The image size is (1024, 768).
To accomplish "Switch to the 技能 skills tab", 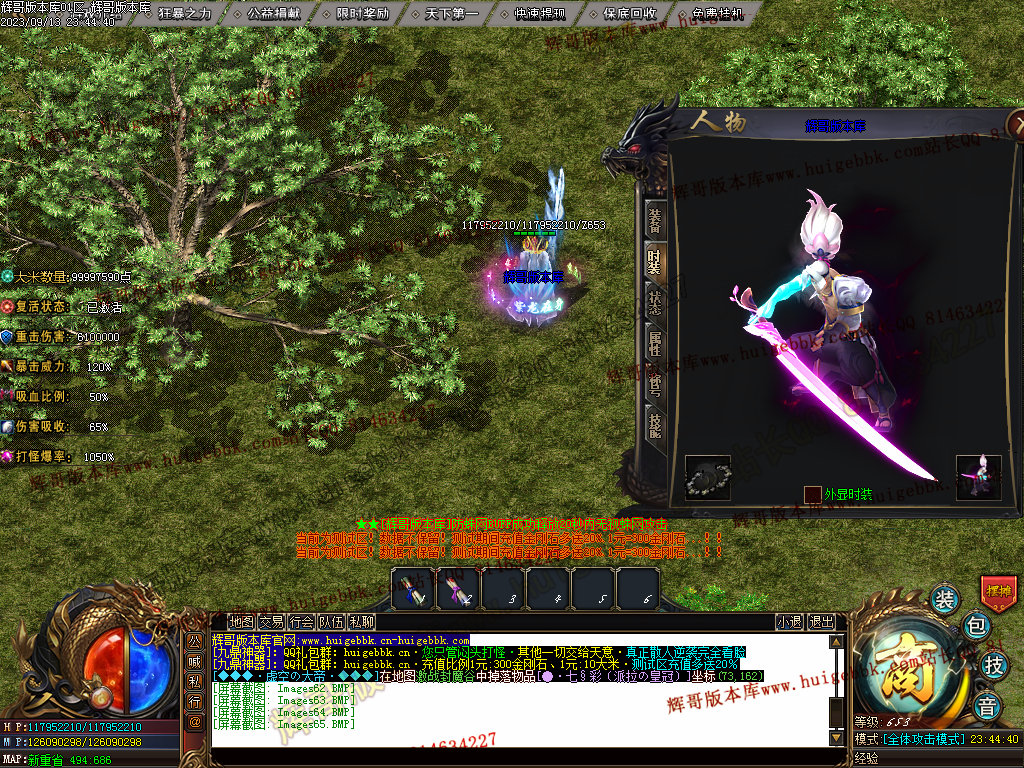I will pyautogui.click(x=654, y=423).
